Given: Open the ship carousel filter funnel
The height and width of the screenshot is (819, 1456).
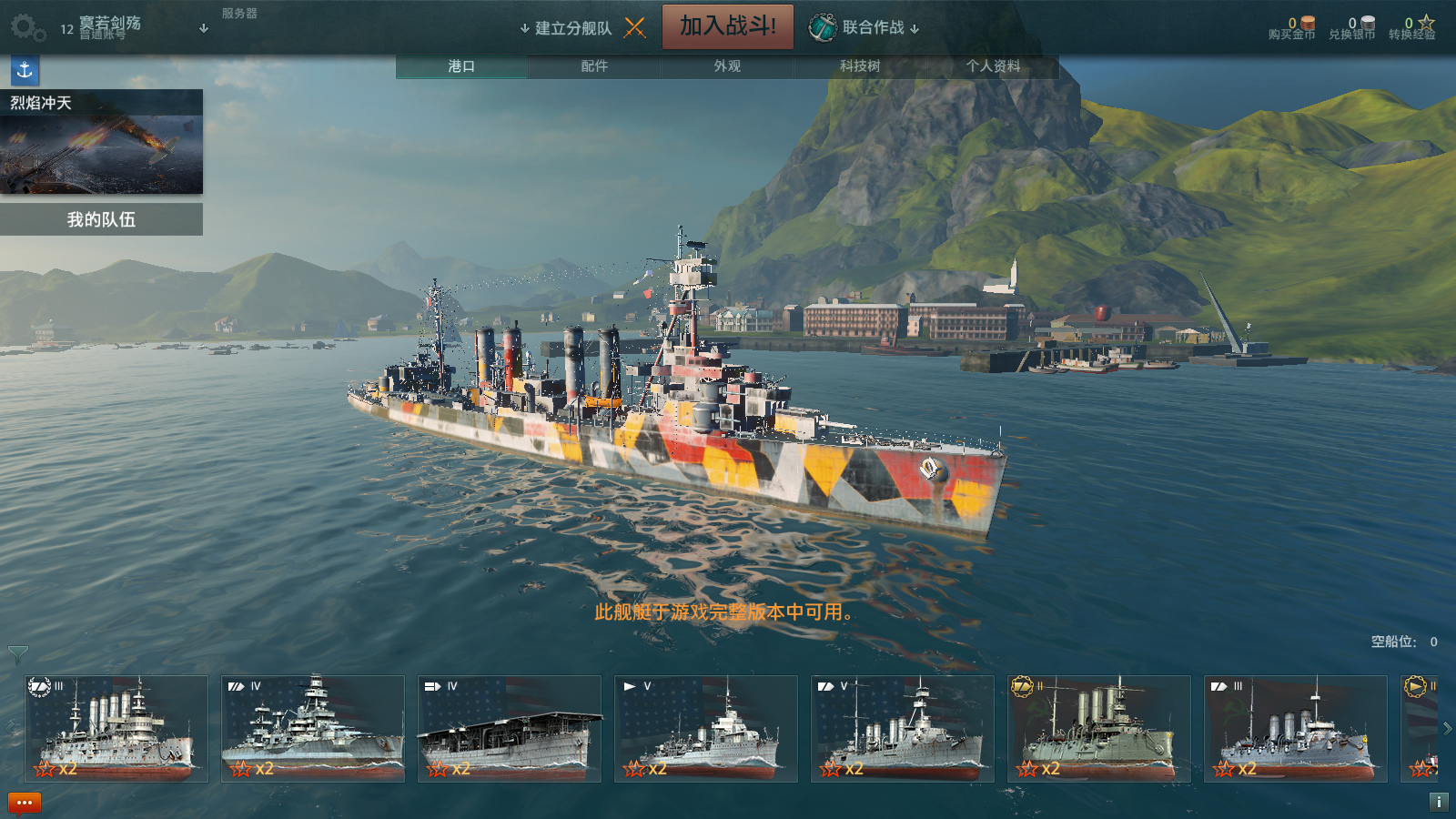Looking at the screenshot, I should pos(17,654).
